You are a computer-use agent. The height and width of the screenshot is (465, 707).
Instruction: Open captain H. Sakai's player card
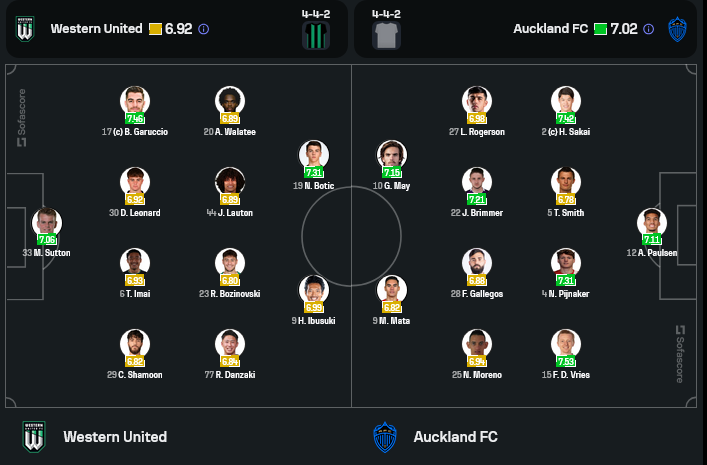(x=566, y=102)
